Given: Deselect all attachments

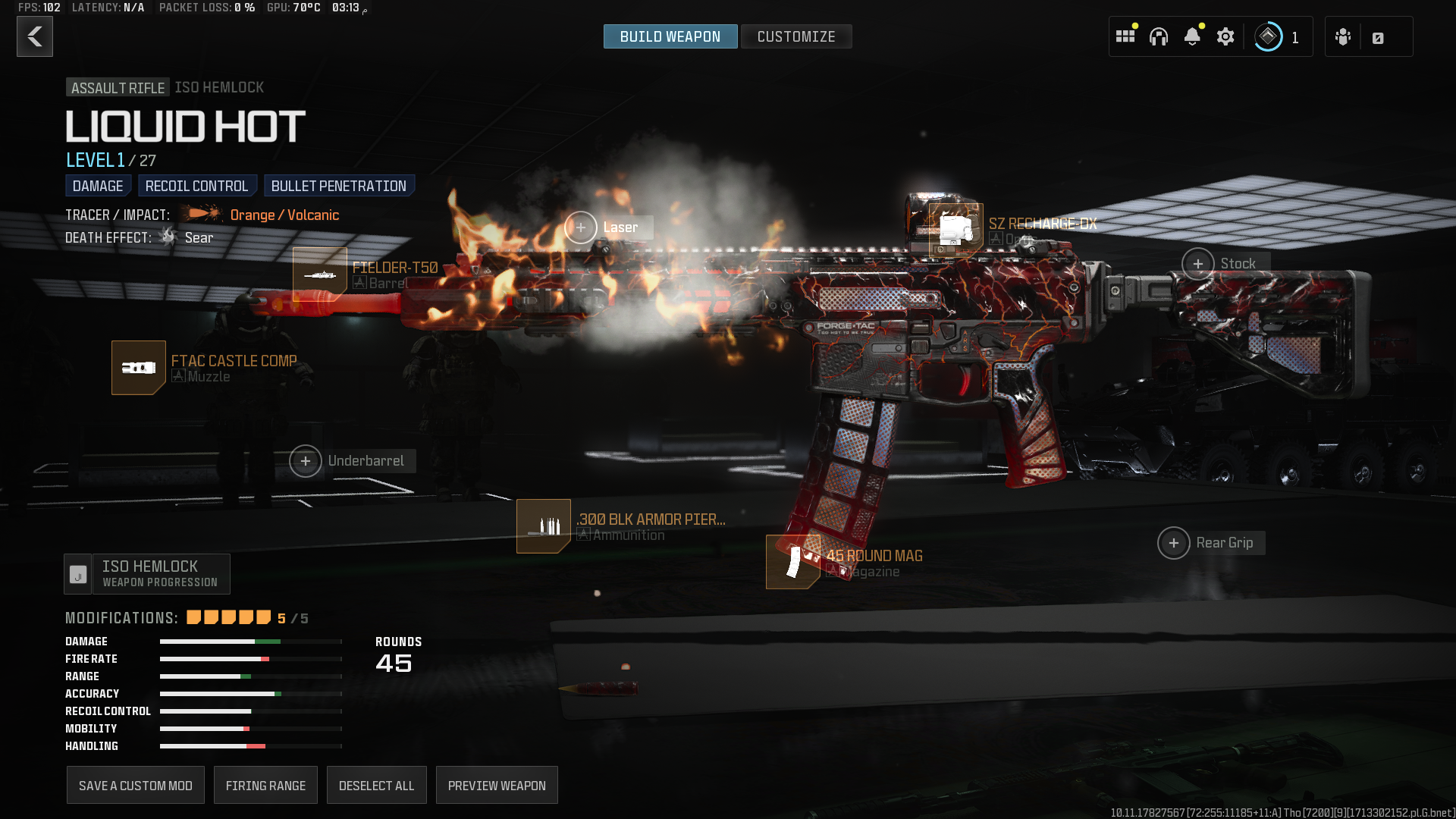Looking at the screenshot, I should click(x=376, y=786).
